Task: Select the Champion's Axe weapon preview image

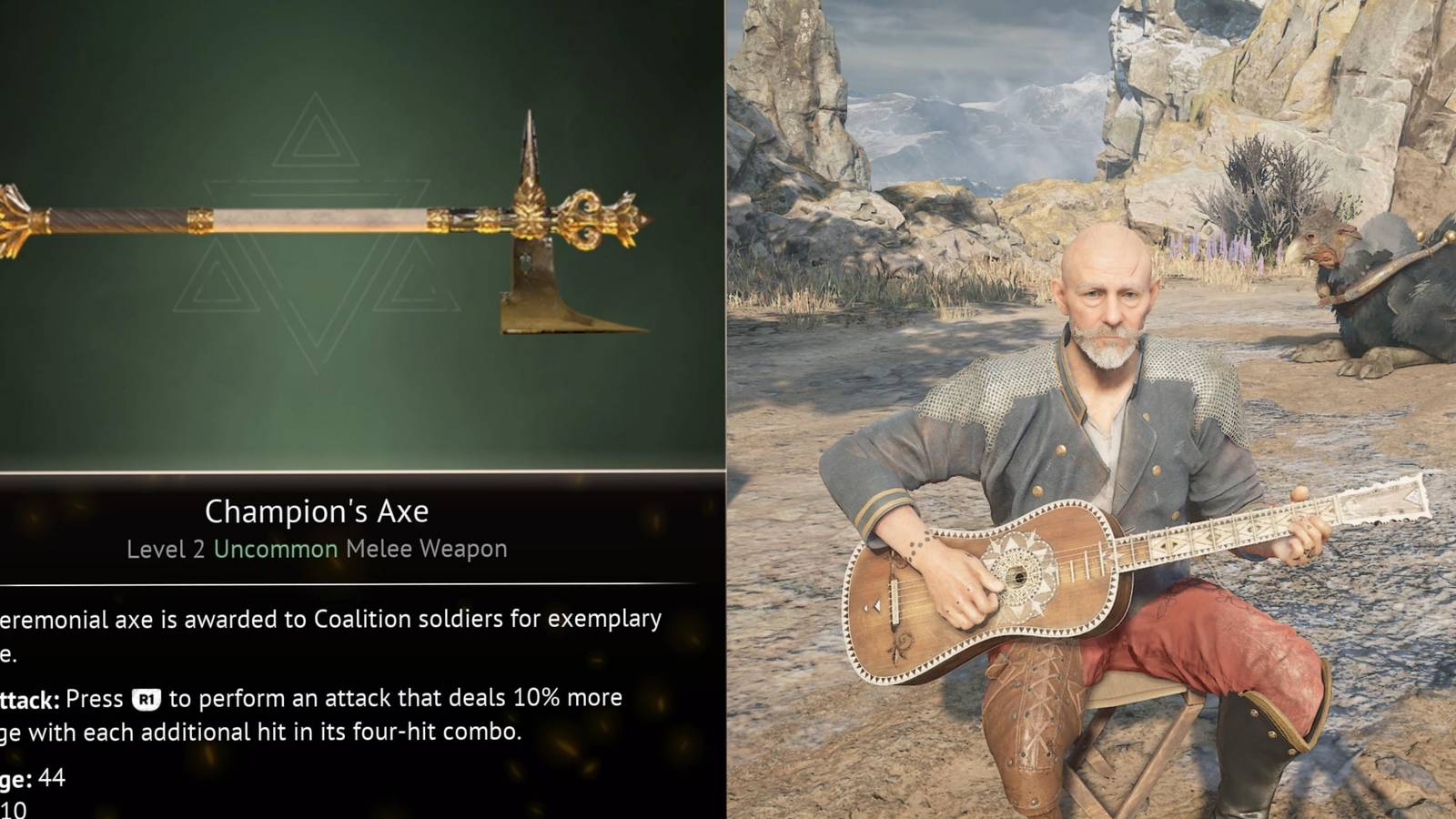Action: tap(318, 237)
